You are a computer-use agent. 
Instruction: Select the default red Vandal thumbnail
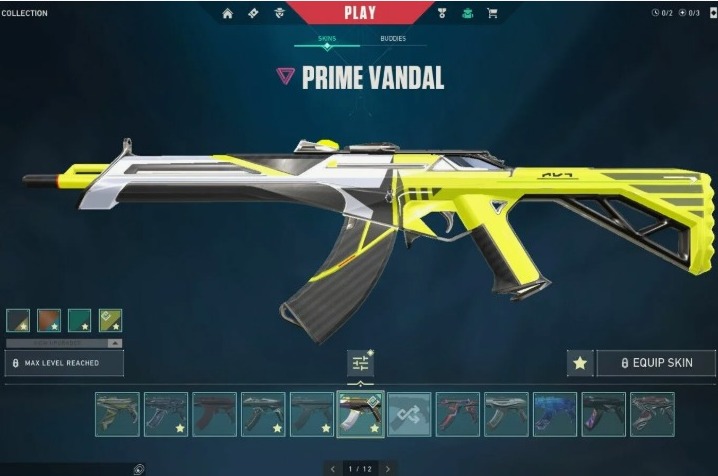click(214, 414)
